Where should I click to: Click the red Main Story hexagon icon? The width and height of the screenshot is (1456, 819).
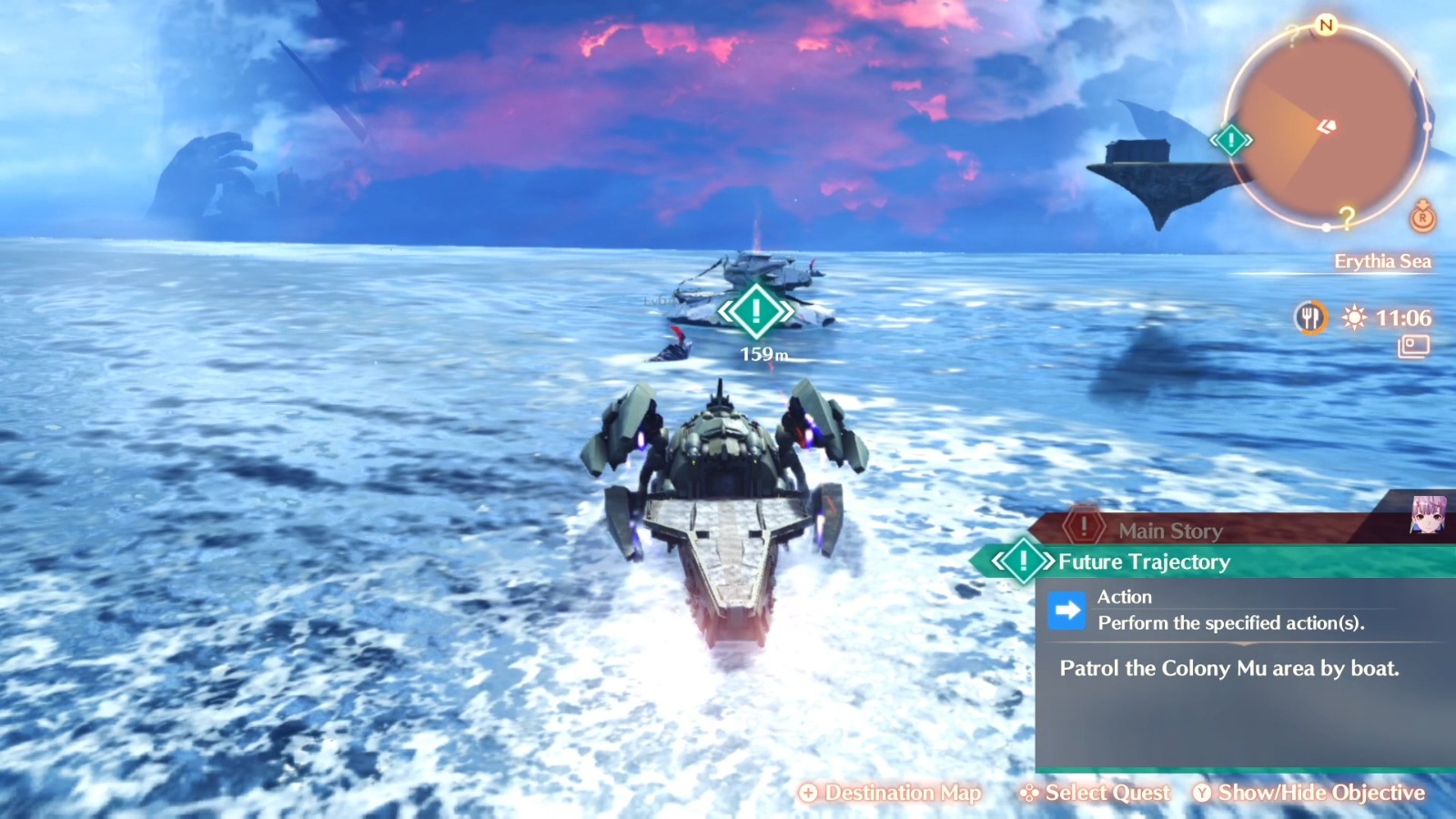pos(1082,524)
